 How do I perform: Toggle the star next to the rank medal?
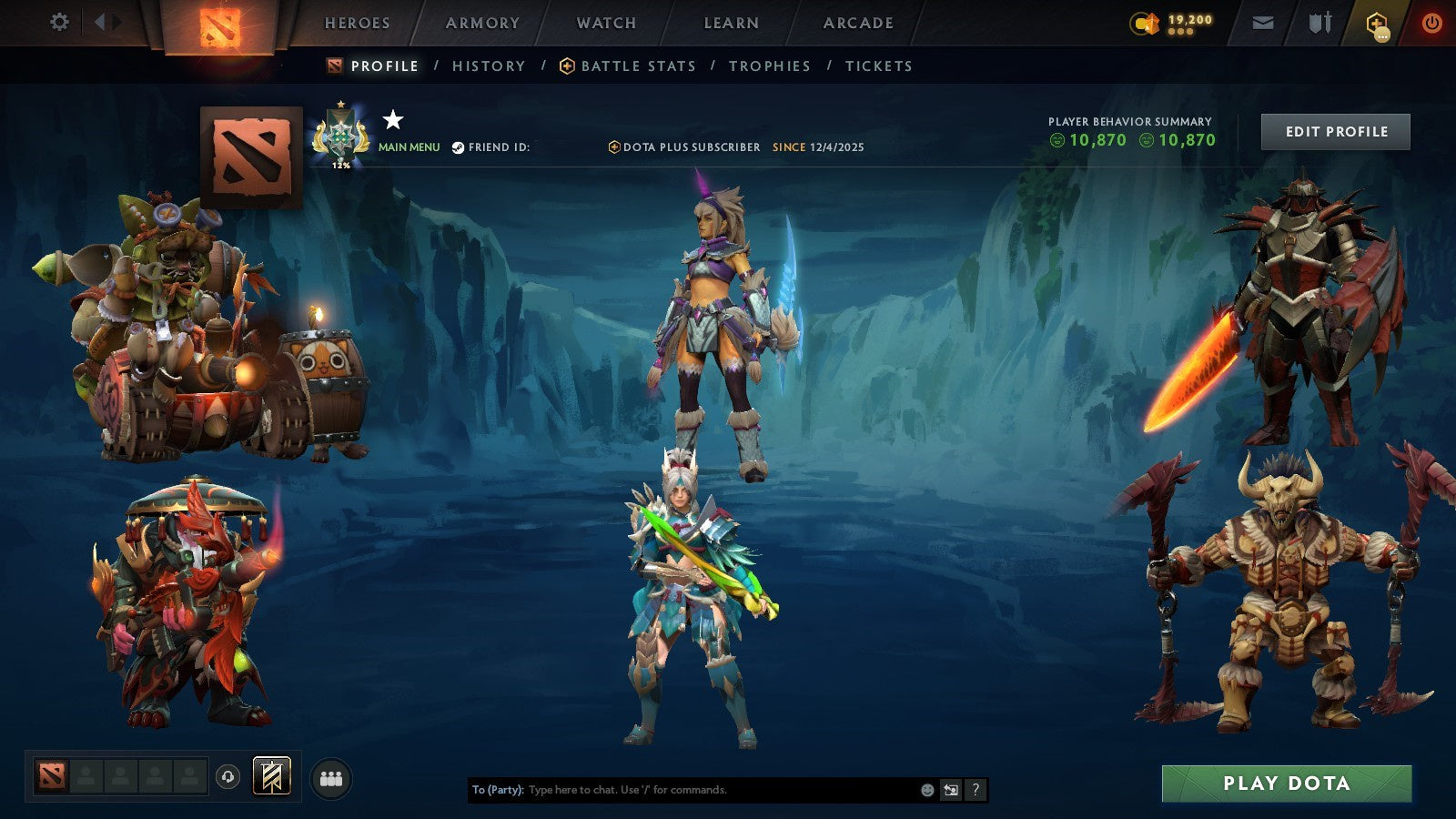390,119
